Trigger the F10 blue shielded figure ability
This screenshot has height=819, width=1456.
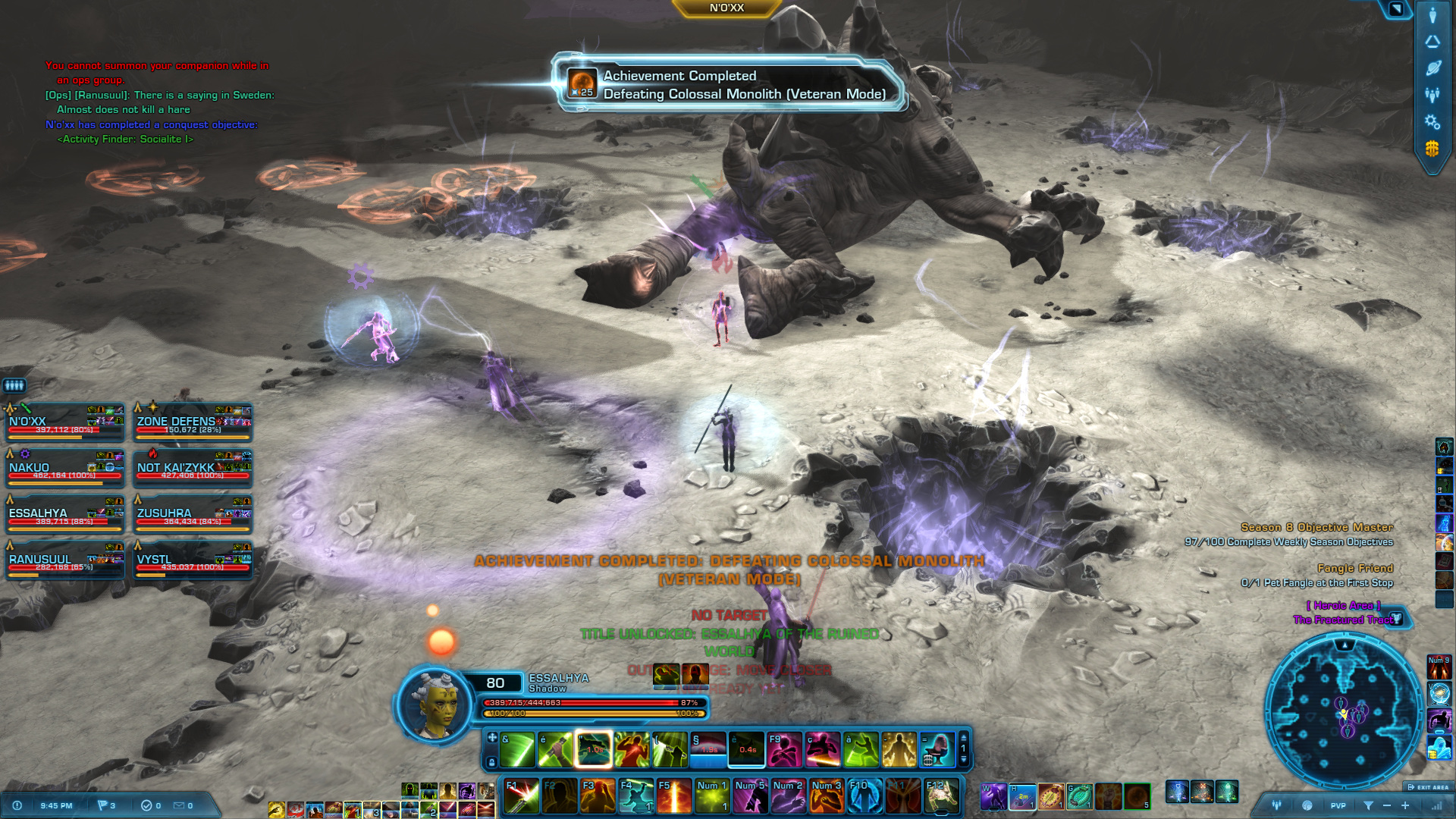click(x=864, y=796)
